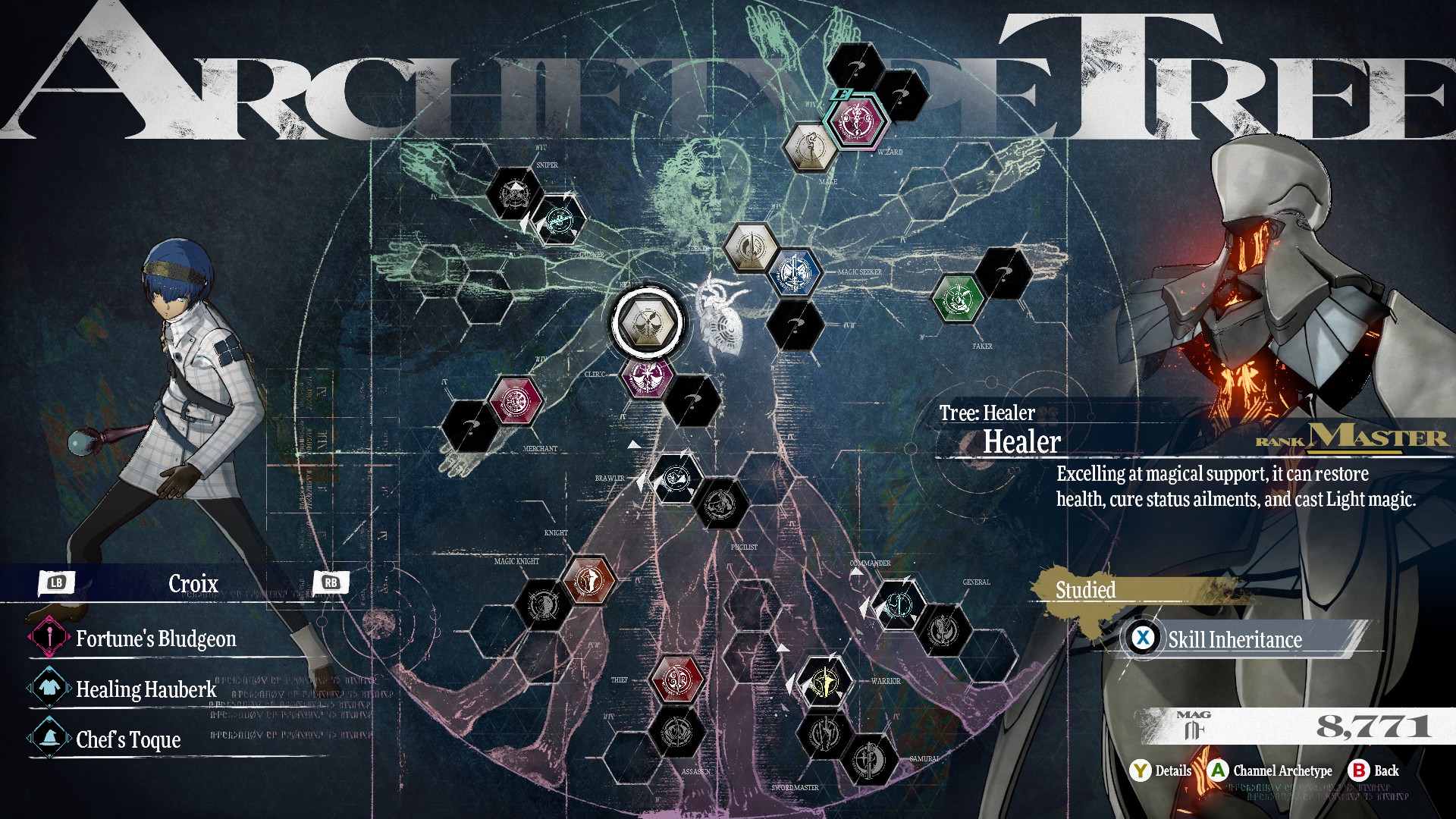
Task: Pick the orange Knight archetype hexagon
Action: pyautogui.click(x=589, y=580)
